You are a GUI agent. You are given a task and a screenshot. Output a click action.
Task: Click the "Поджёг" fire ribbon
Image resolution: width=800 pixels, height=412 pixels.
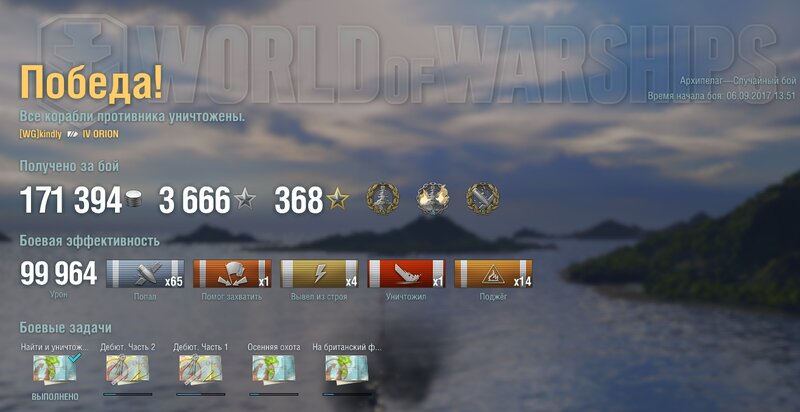493,274
